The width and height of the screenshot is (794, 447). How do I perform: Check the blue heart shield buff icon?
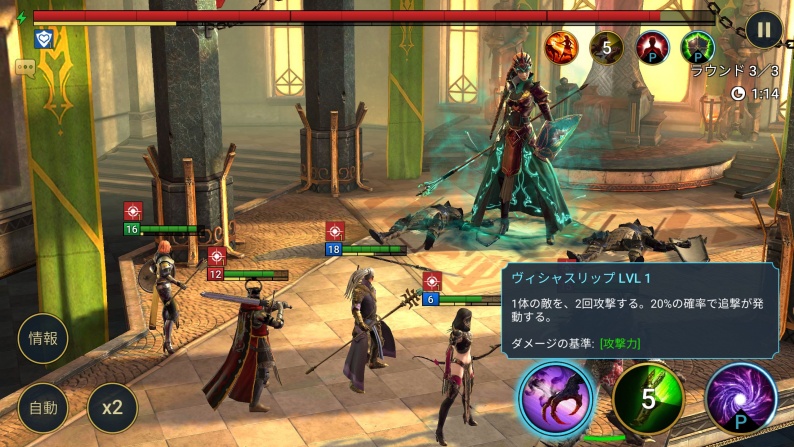pos(43,38)
